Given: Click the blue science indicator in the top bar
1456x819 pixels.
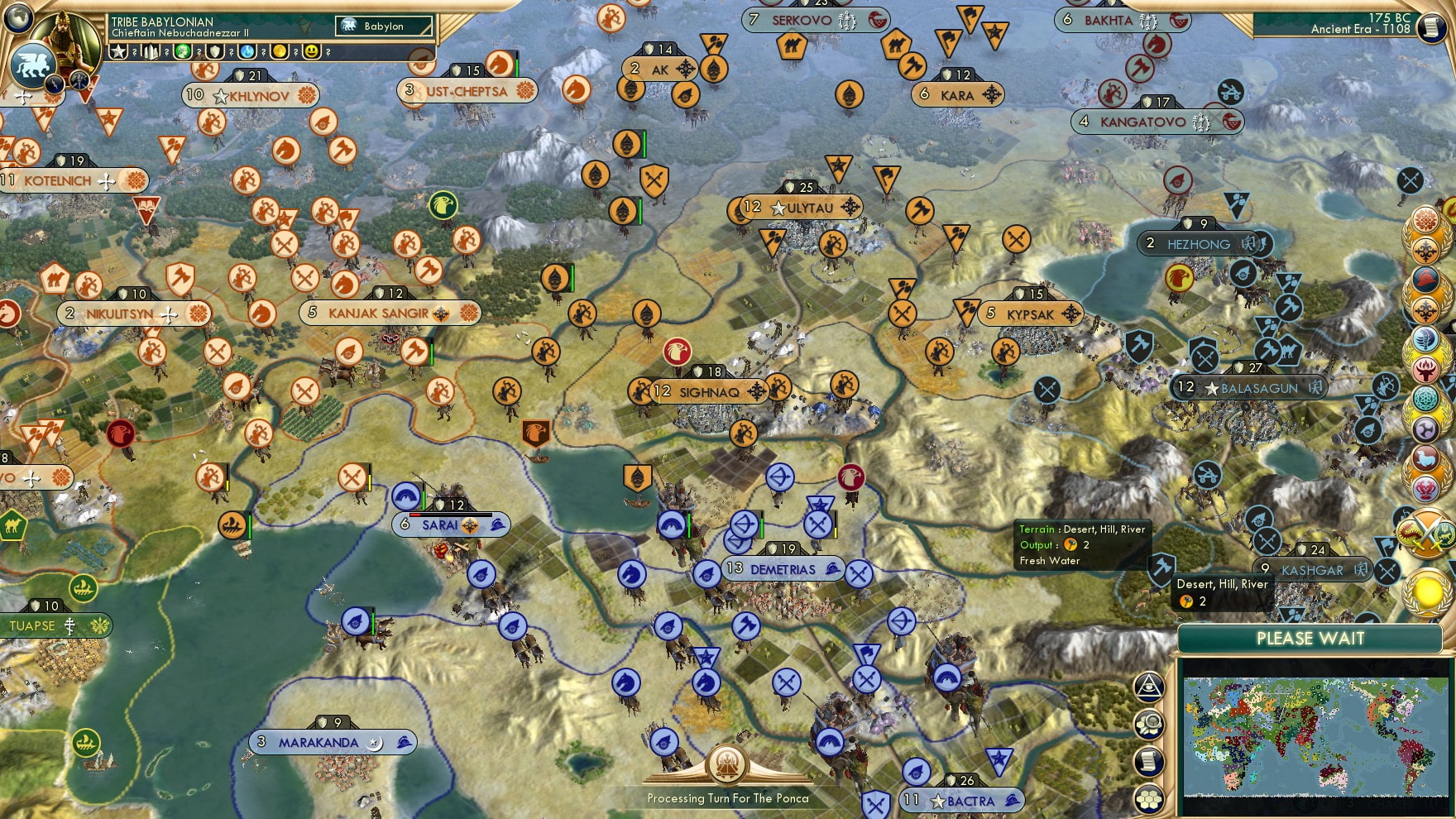Looking at the screenshot, I should 248,51.
